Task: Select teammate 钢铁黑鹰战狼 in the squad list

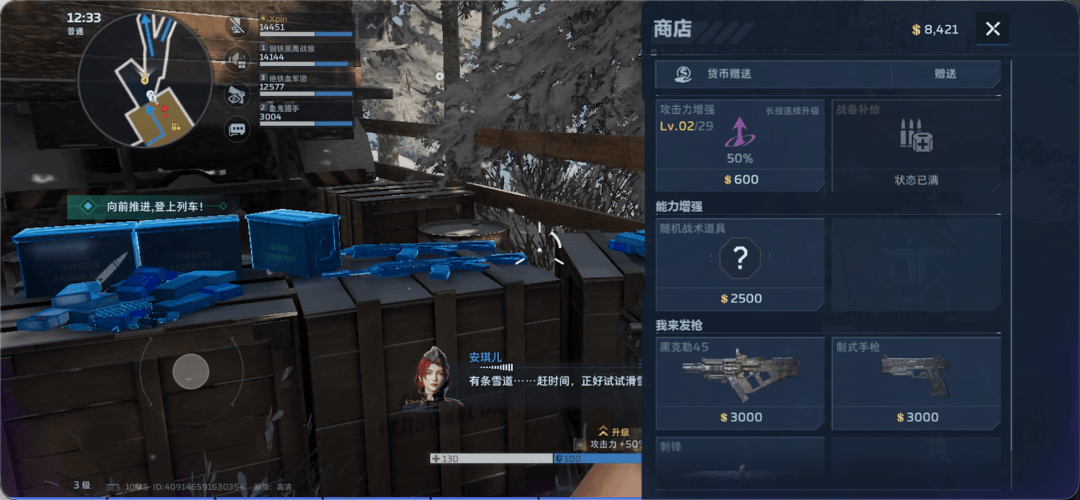Action: (x=305, y=53)
